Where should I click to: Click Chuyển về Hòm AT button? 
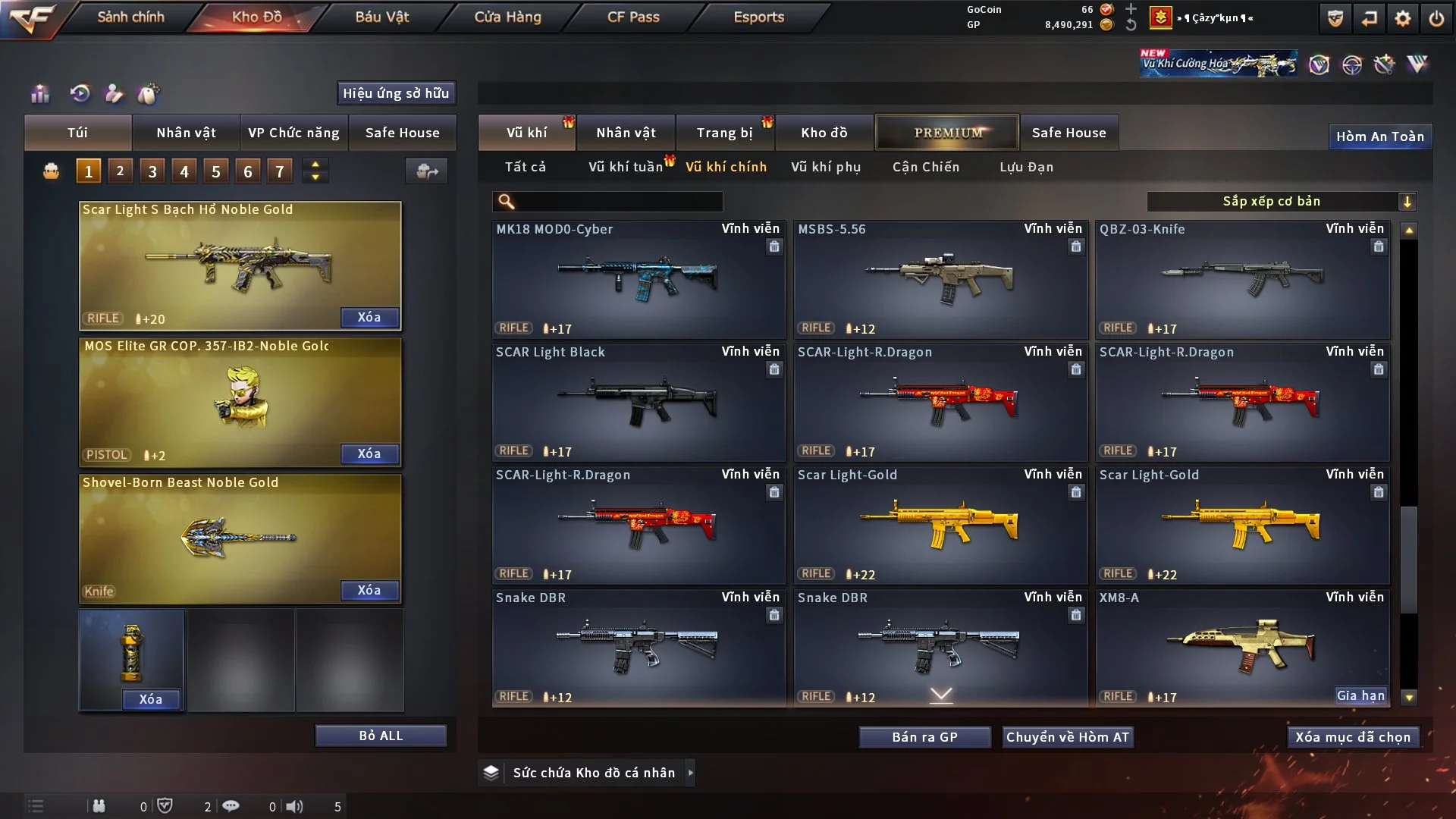pos(1068,737)
